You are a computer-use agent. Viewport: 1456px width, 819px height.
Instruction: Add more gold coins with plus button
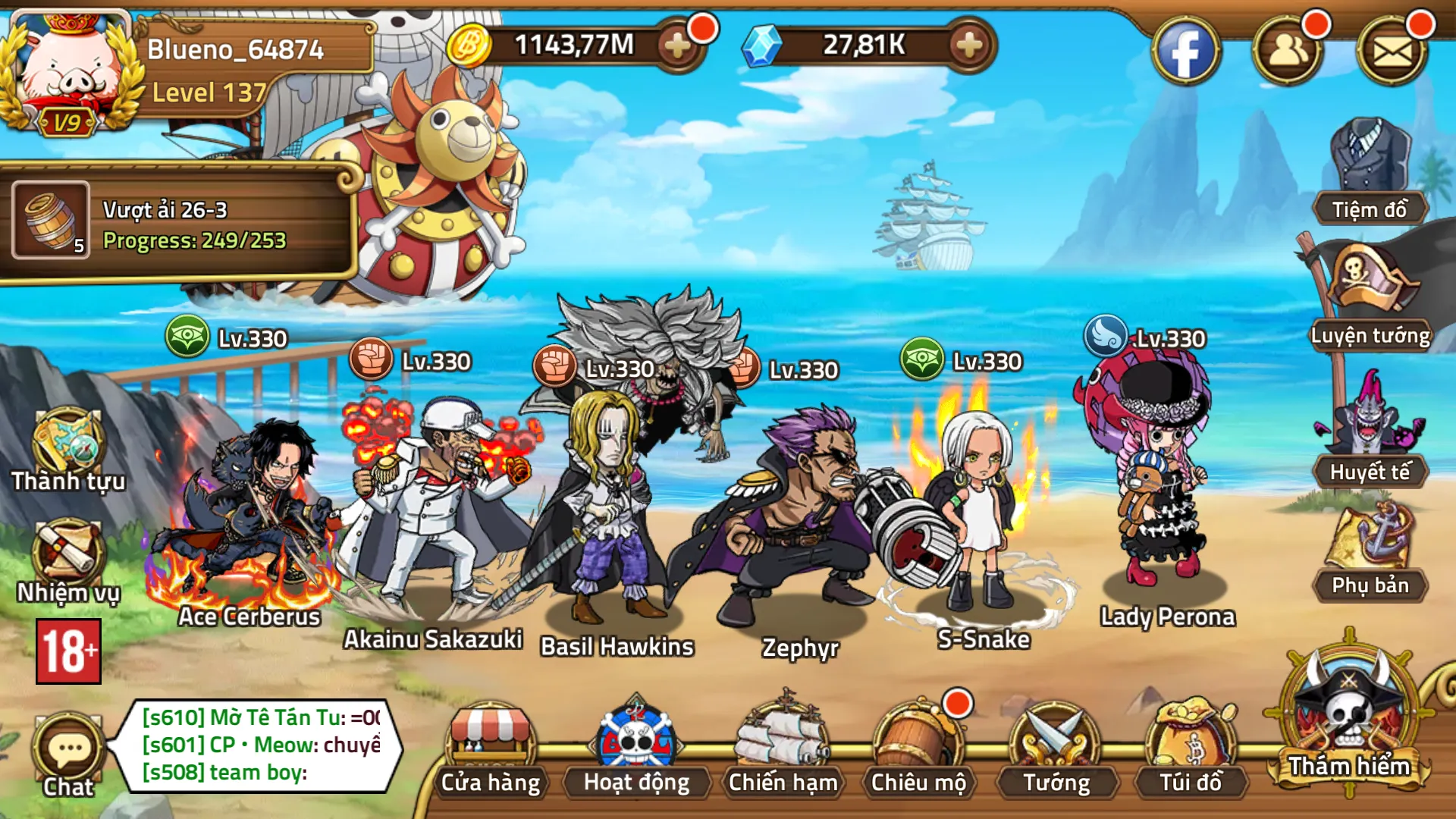[x=677, y=45]
